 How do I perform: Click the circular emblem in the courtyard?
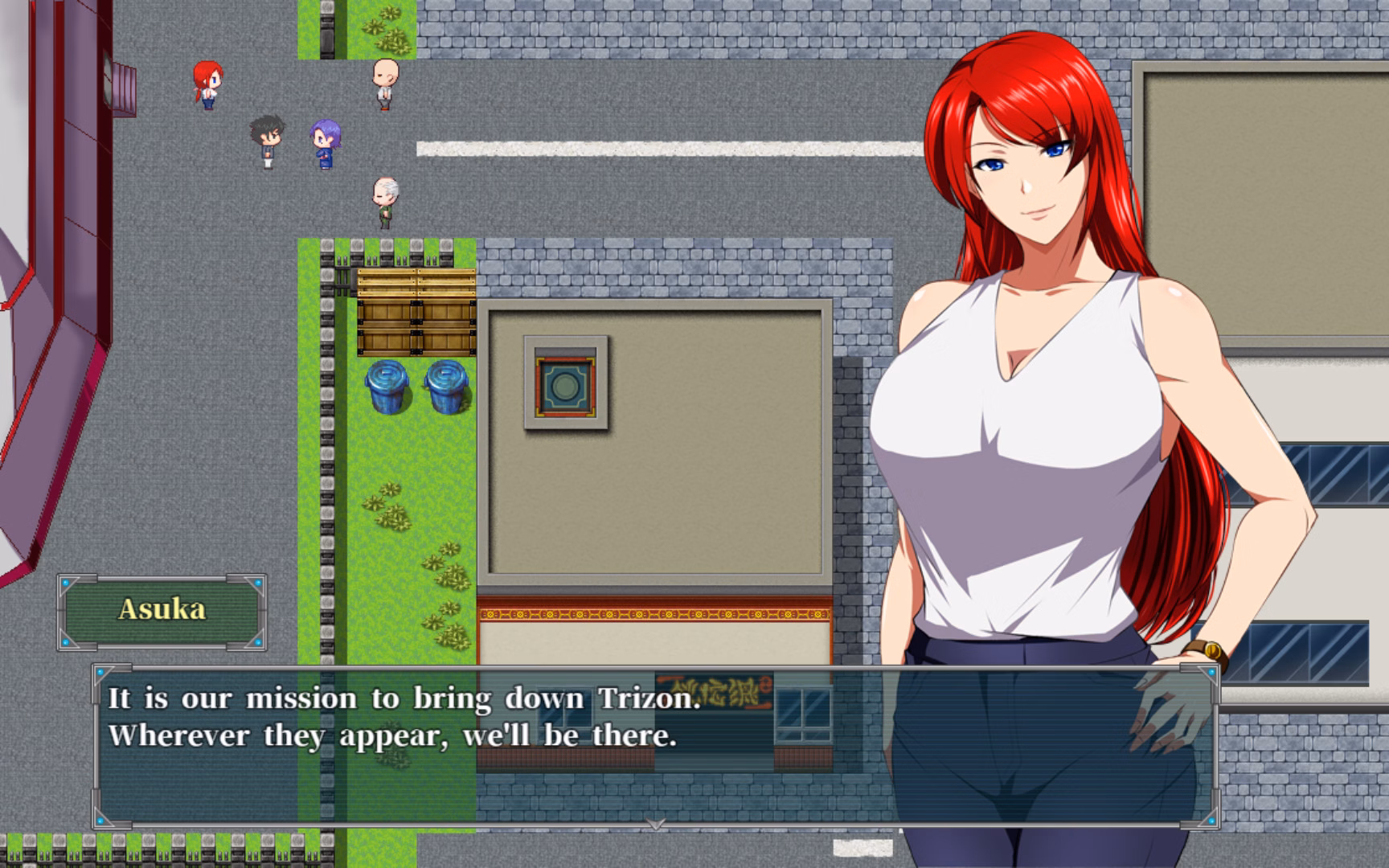point(565,386)
